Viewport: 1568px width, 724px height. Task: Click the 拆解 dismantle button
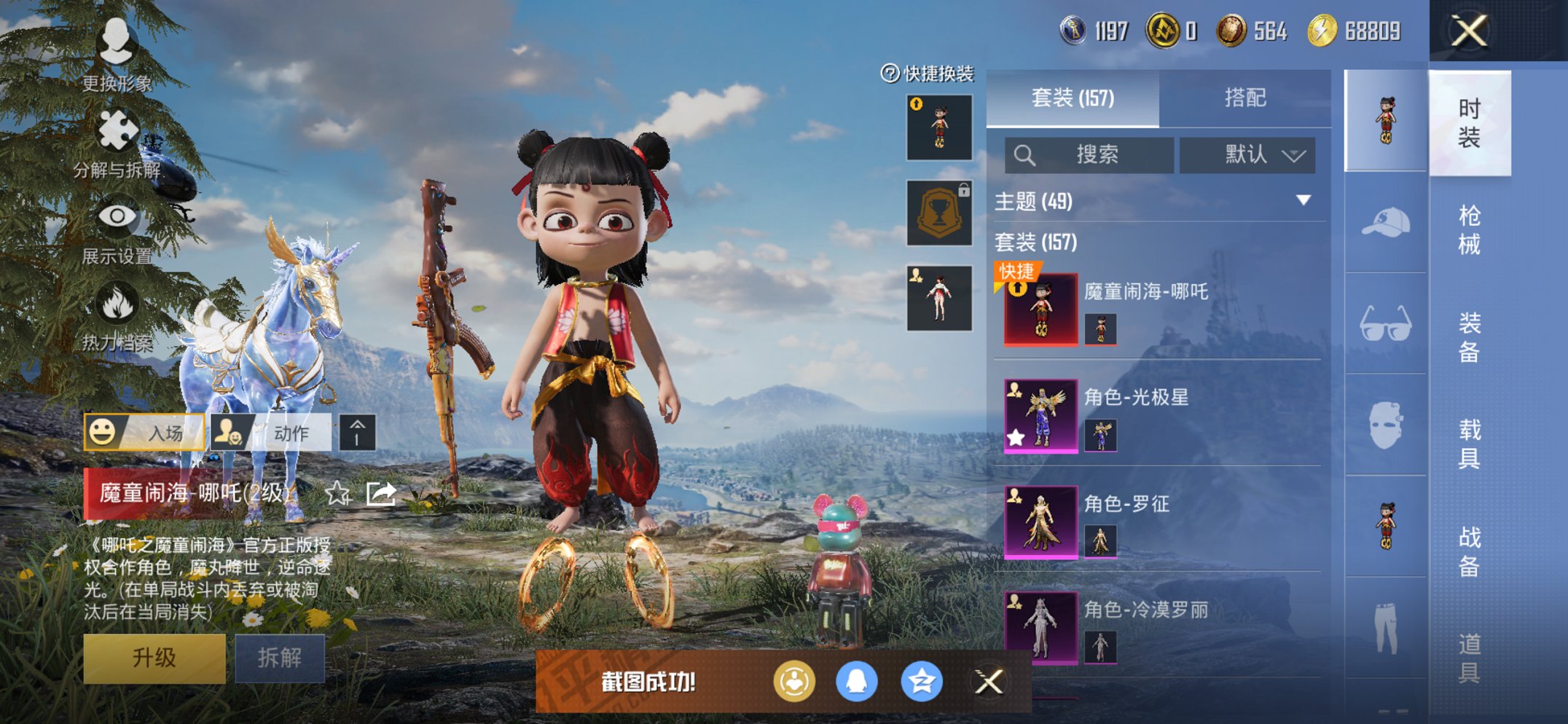280,658
